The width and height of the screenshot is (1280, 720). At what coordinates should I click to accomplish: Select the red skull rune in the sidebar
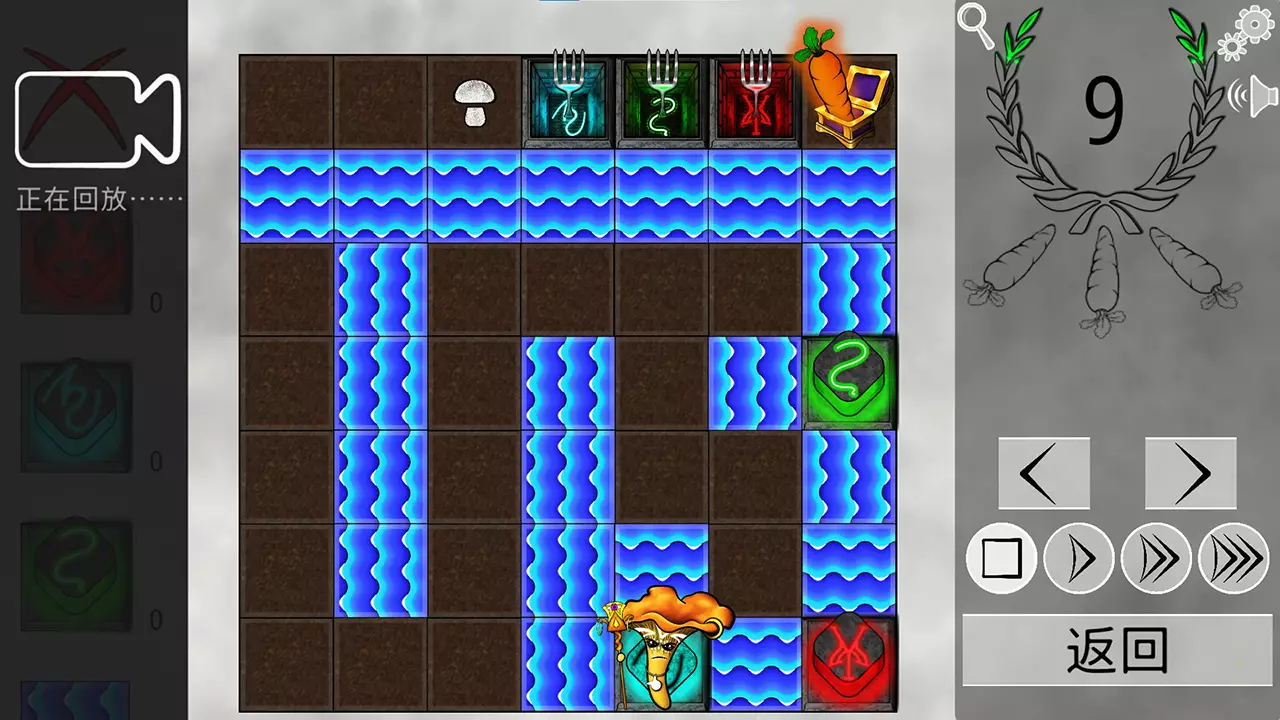click(x=75, y=265)
